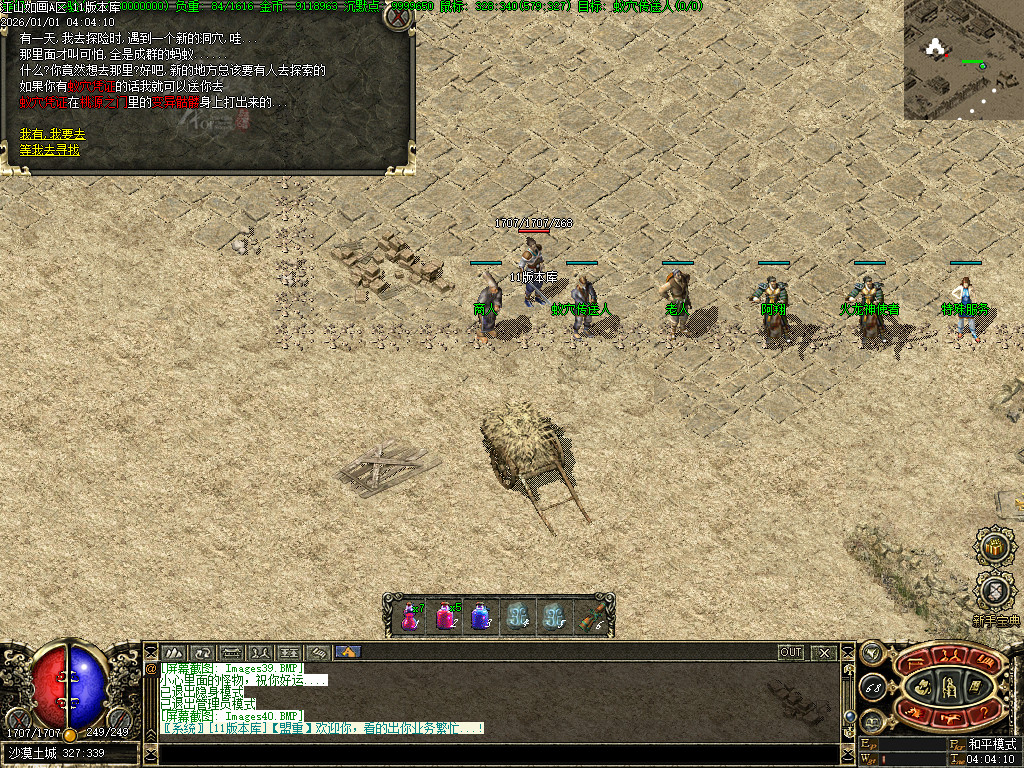Click the OUT button on chat bar

(x=791, y=652)
